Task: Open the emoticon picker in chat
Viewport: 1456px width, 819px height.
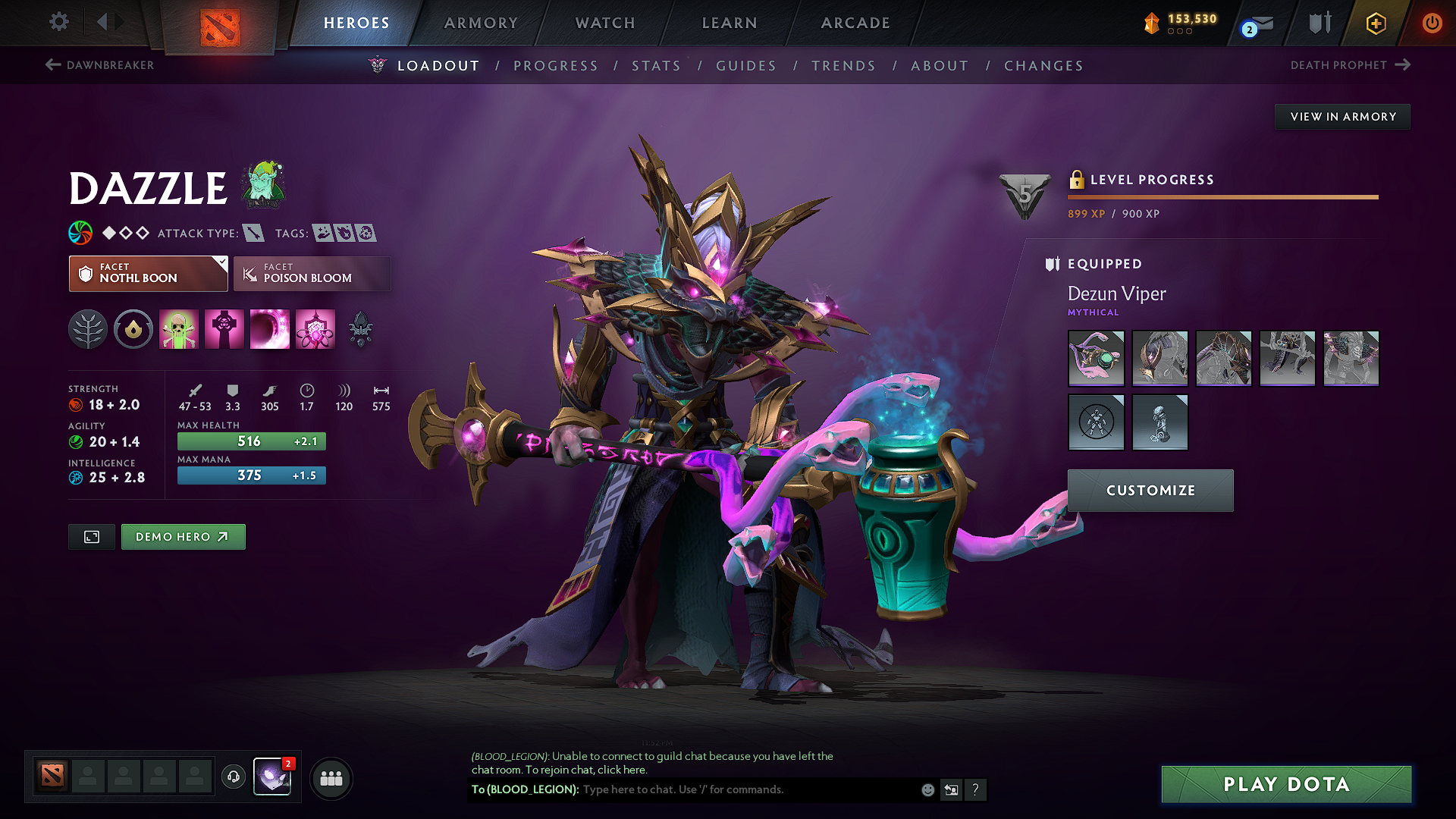Action: (927, 789)
